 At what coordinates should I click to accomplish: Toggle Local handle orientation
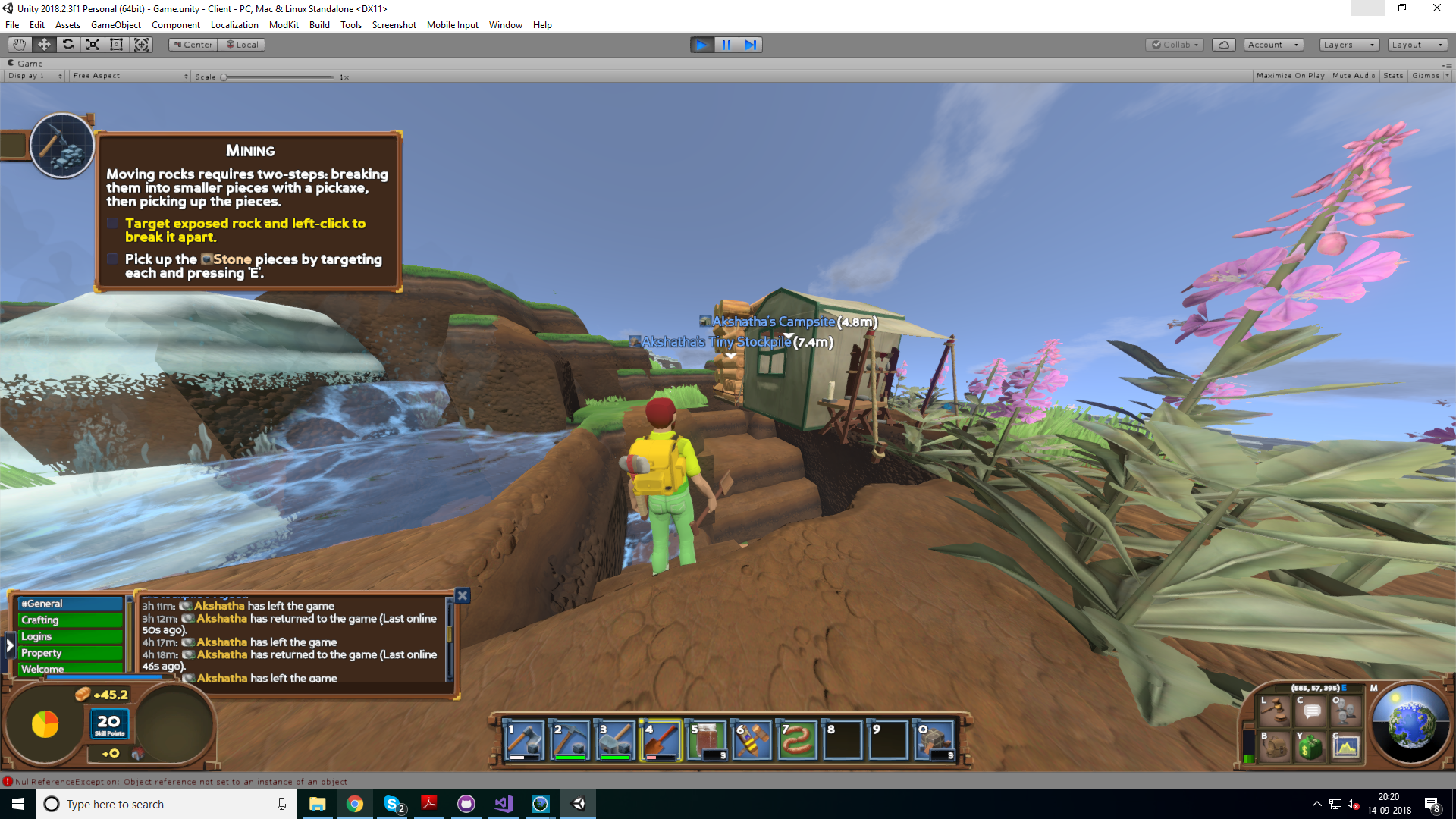click(241, 45)
